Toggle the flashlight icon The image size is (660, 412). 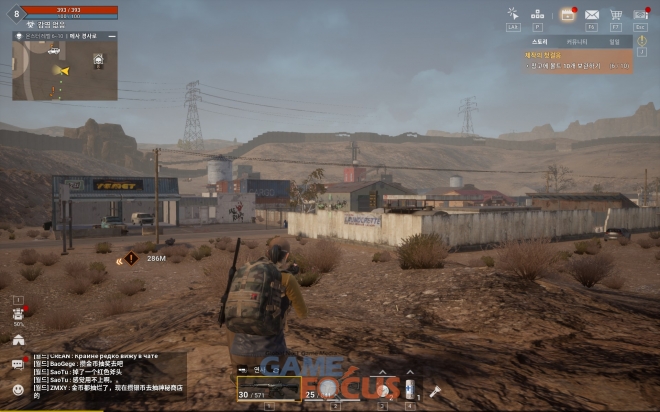coord(435,391)
